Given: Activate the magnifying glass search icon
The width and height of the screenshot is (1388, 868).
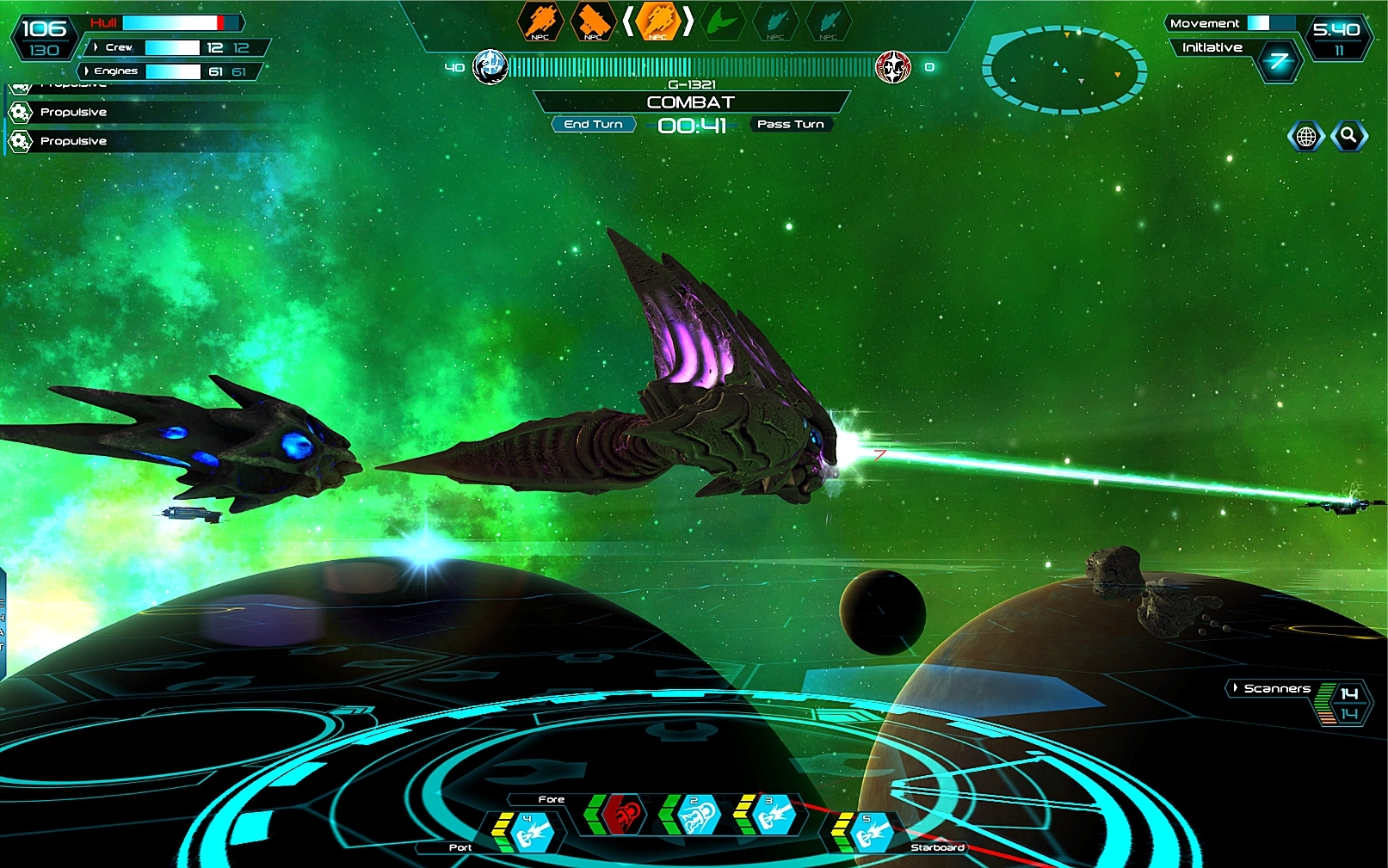Looking at the screenshot, I should (1348, 136).
